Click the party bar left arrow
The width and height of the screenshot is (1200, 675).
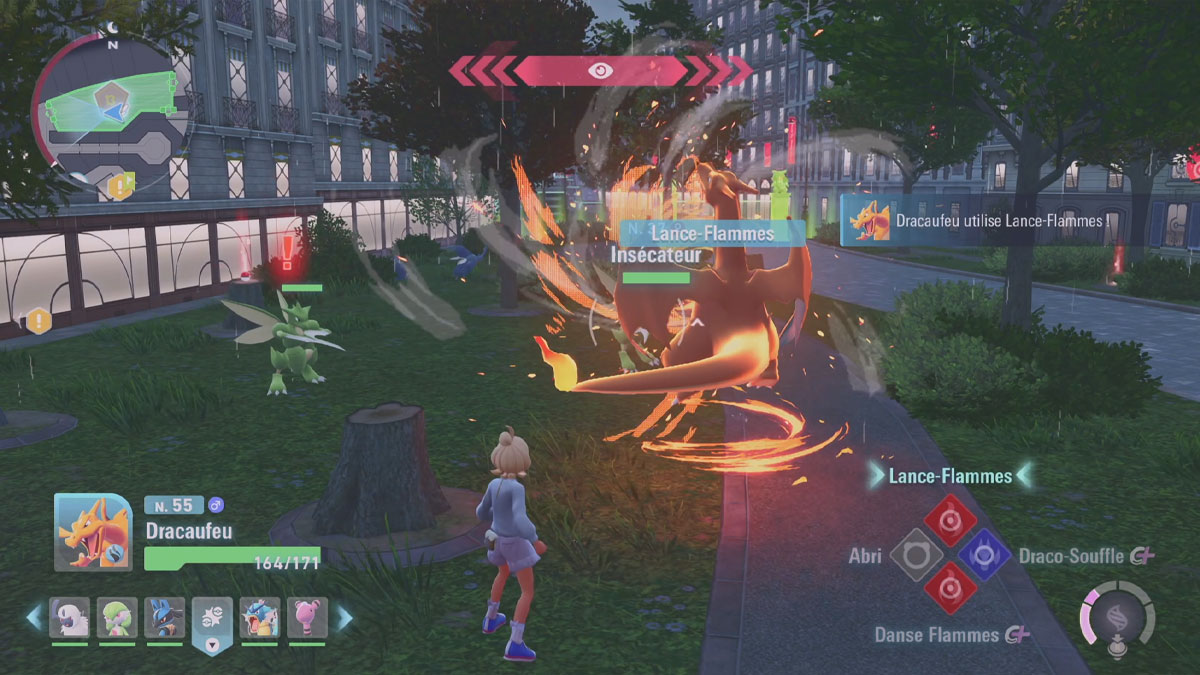pyautogui.click(x=35, y=617)
